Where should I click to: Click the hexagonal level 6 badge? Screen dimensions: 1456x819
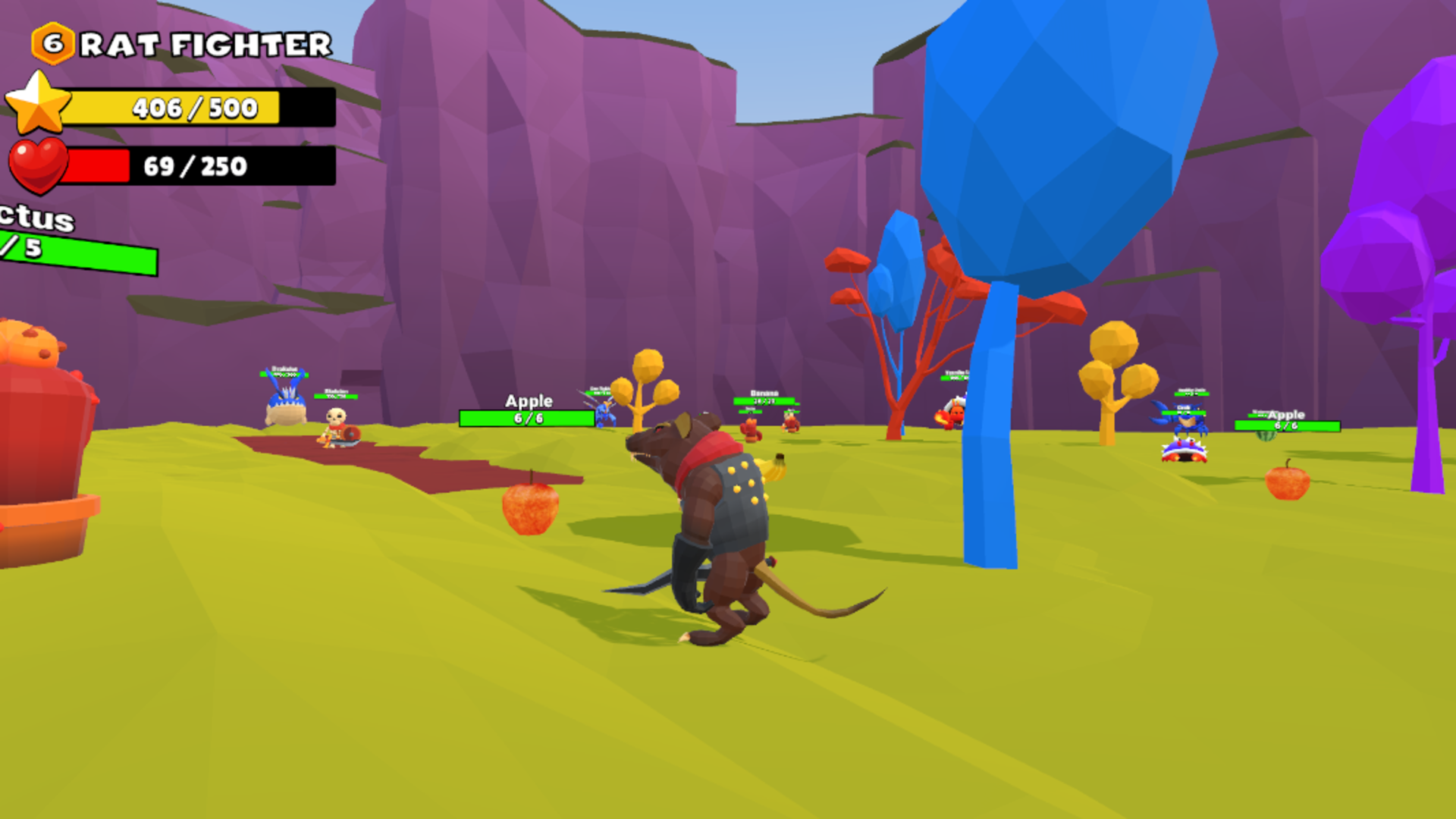point(53,44)
